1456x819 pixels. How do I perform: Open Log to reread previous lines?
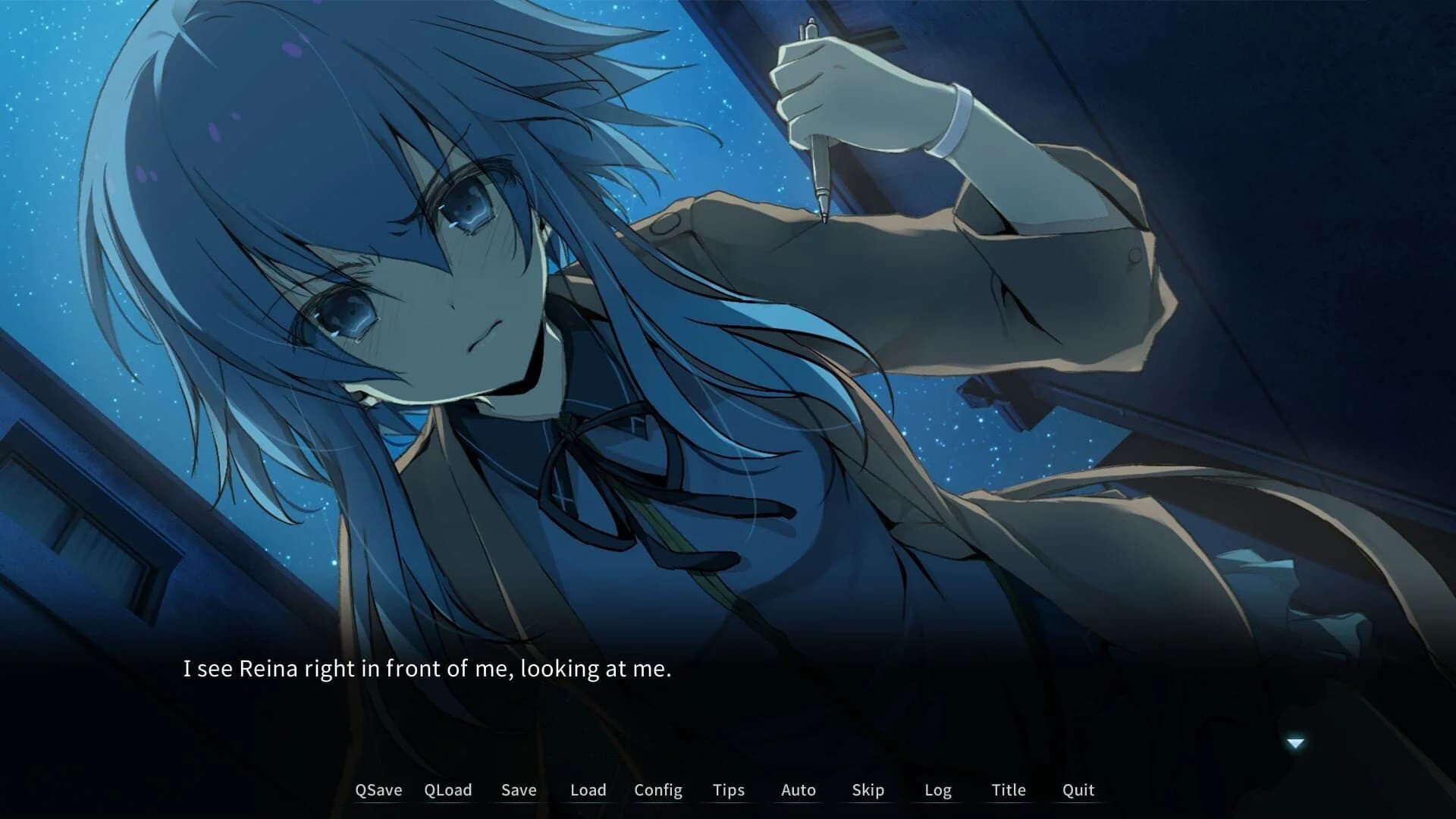939,789
